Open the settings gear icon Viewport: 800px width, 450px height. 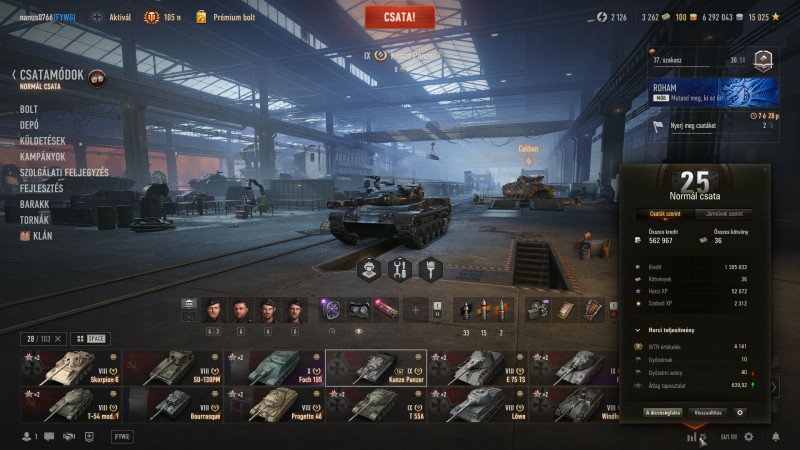point(747,437)
